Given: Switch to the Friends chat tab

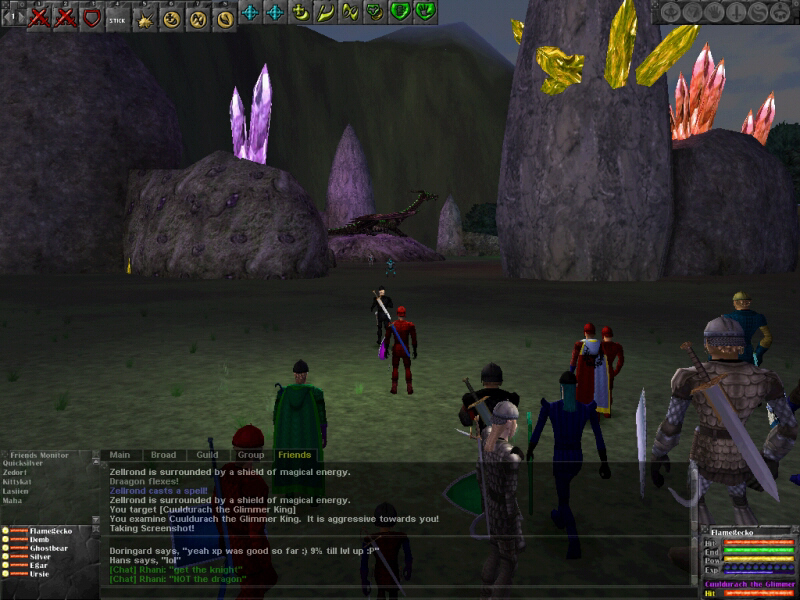Looking at the screenshot, I should (294, 455).
